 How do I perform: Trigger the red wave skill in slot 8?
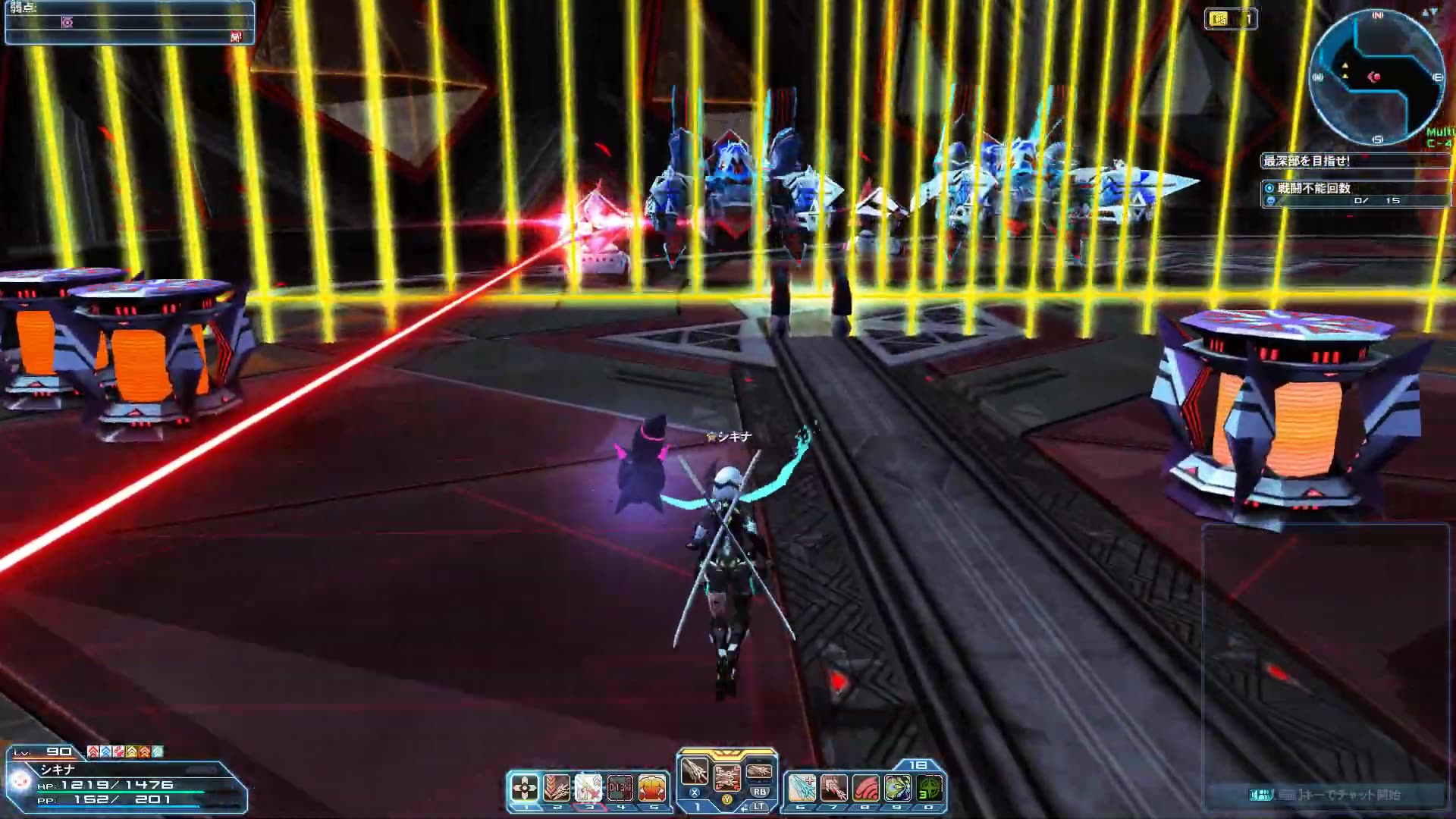(865, 788)
